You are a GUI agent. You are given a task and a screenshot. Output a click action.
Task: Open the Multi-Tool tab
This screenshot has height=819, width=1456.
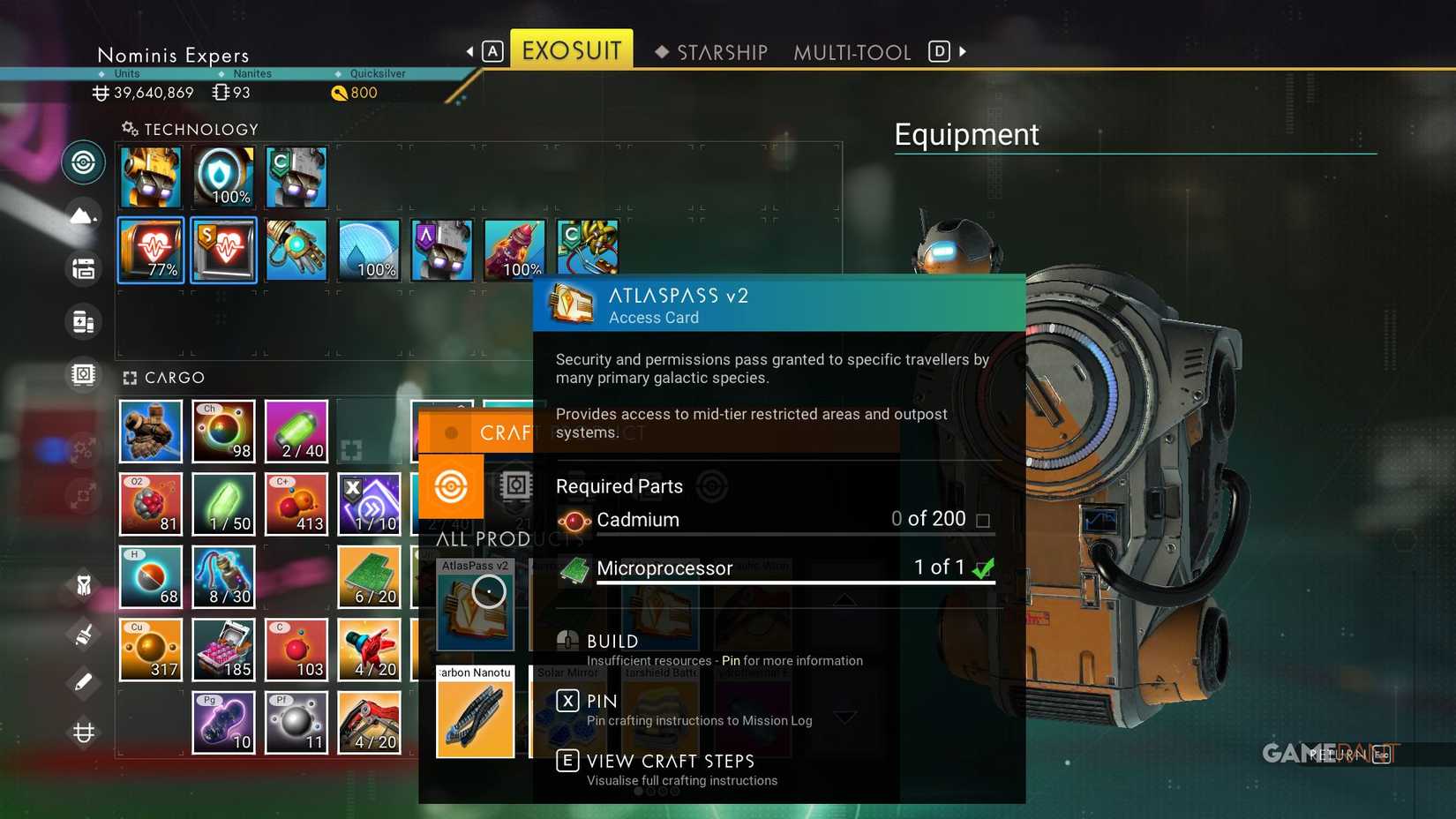pyautogui.click(x=852, y=52)
